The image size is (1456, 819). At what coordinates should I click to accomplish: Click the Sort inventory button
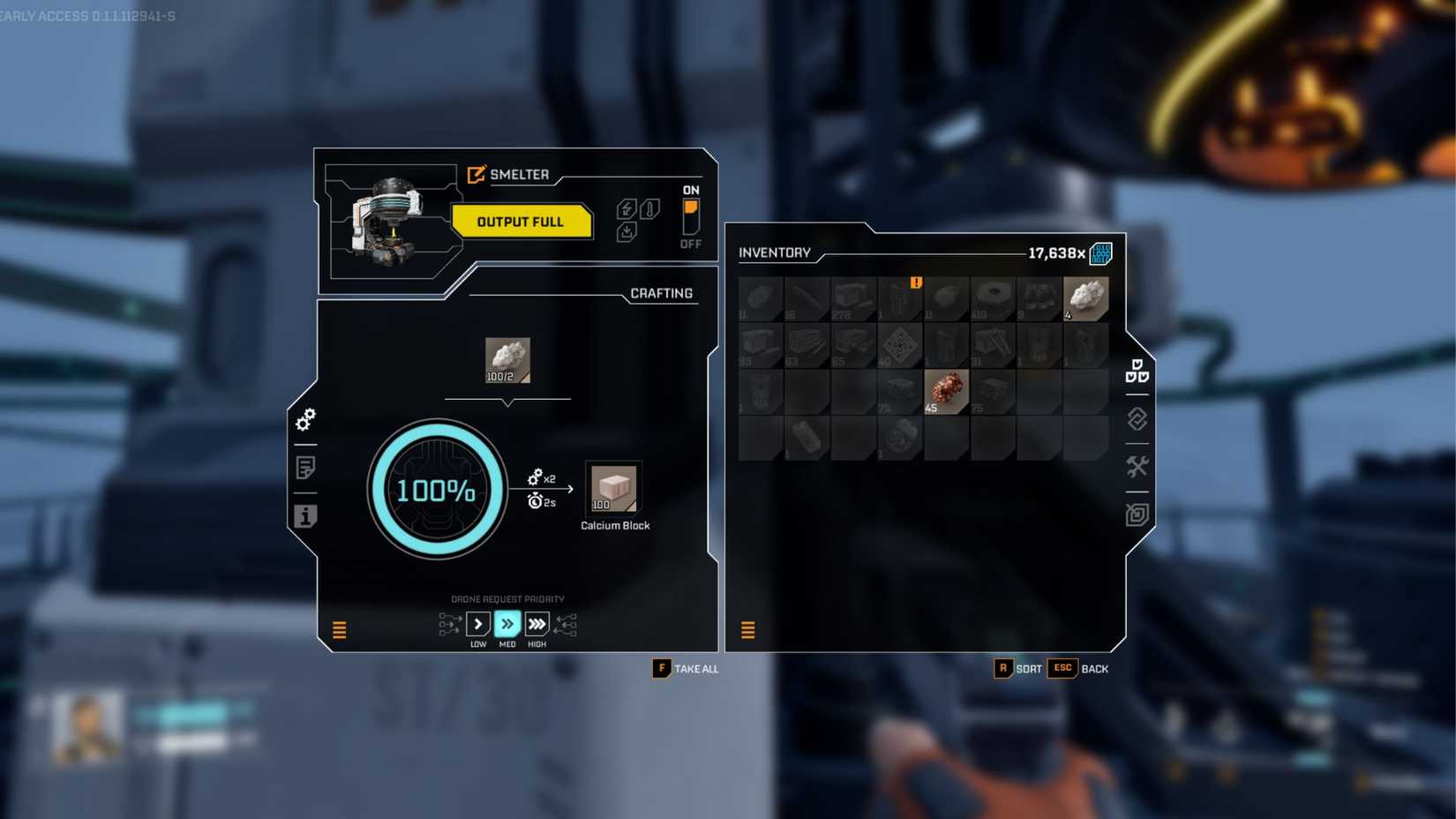click(x=1015, y=669)
